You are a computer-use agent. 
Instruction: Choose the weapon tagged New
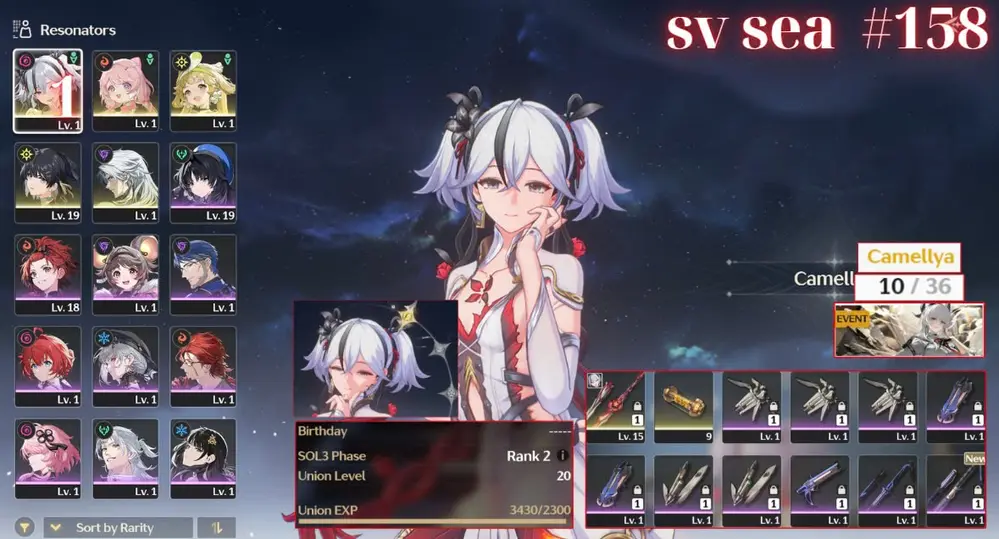point(955,491)
